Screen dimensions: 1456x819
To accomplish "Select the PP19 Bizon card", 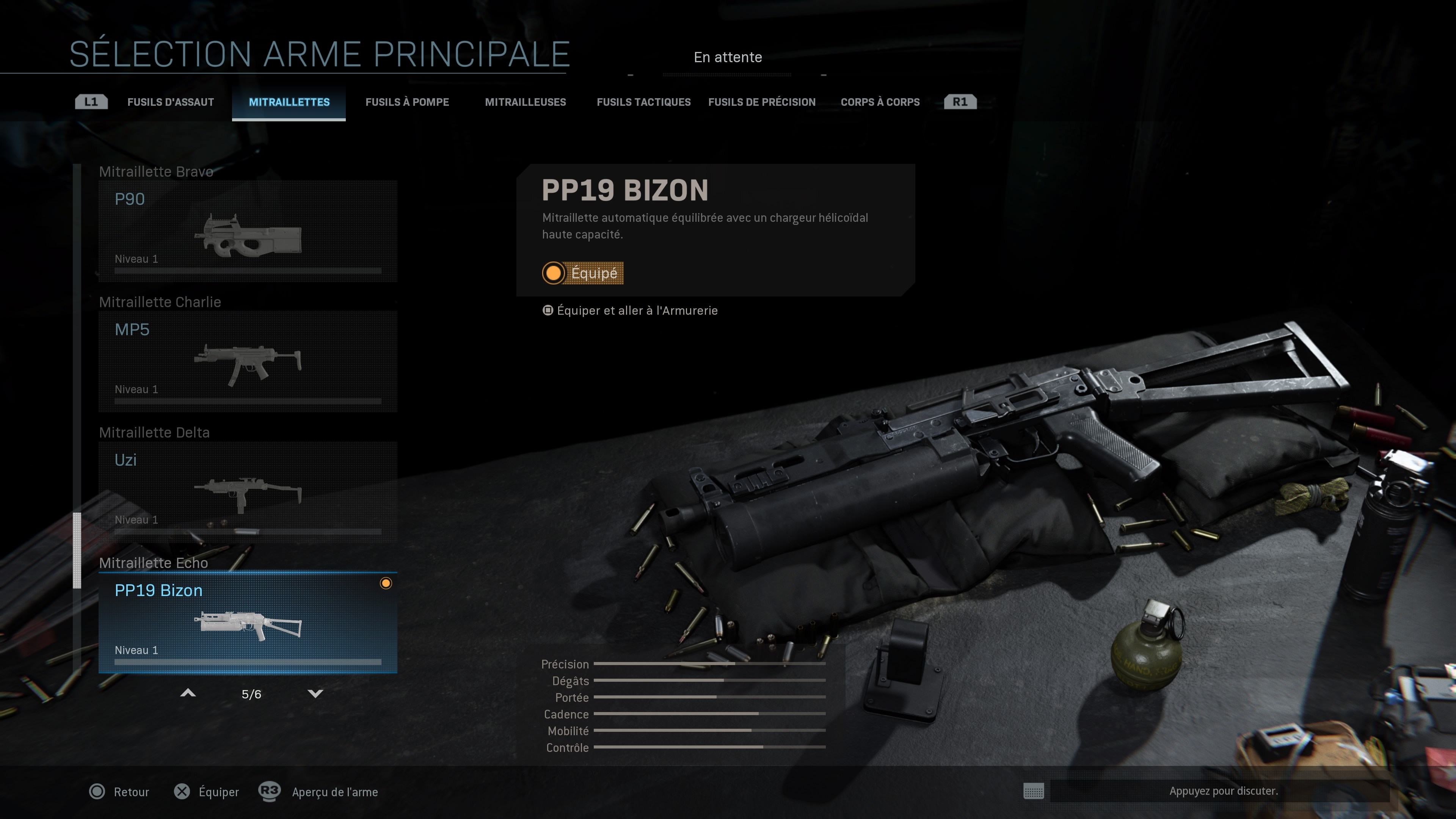I will coord(248,622).
